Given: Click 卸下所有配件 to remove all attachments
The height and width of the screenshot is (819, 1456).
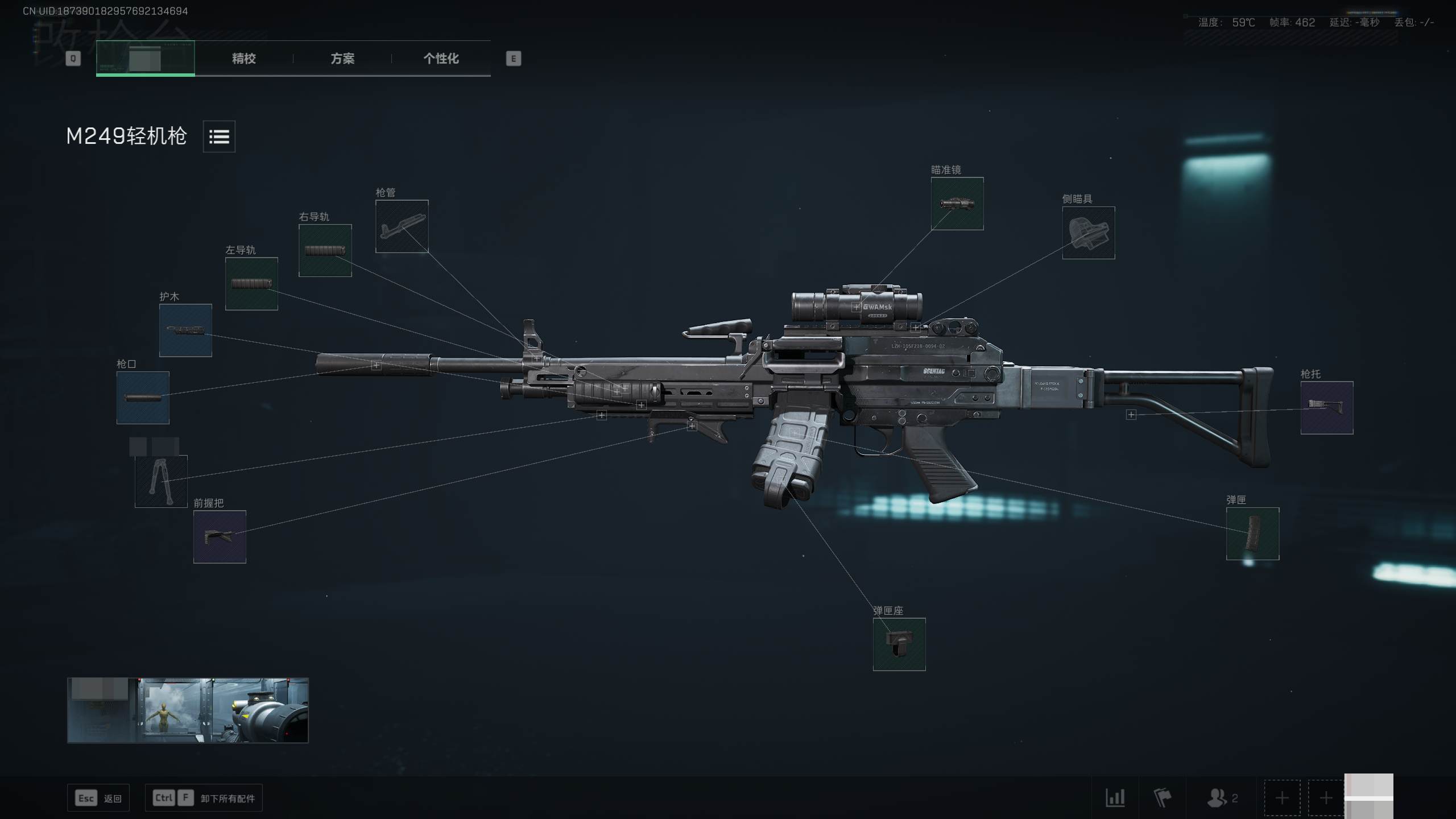Looking at the screenshot, I should click(x=203, y=797).
